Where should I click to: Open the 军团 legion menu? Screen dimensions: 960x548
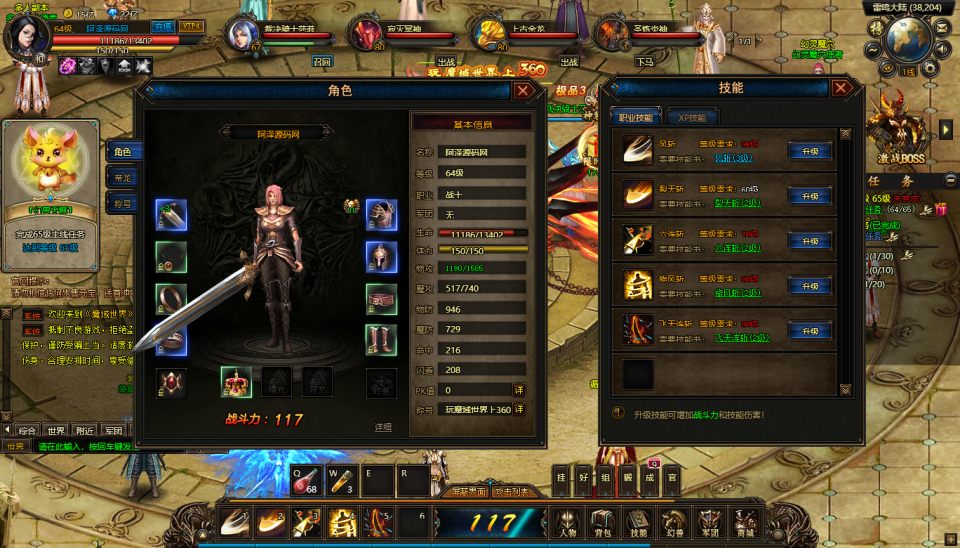[708, 522]
